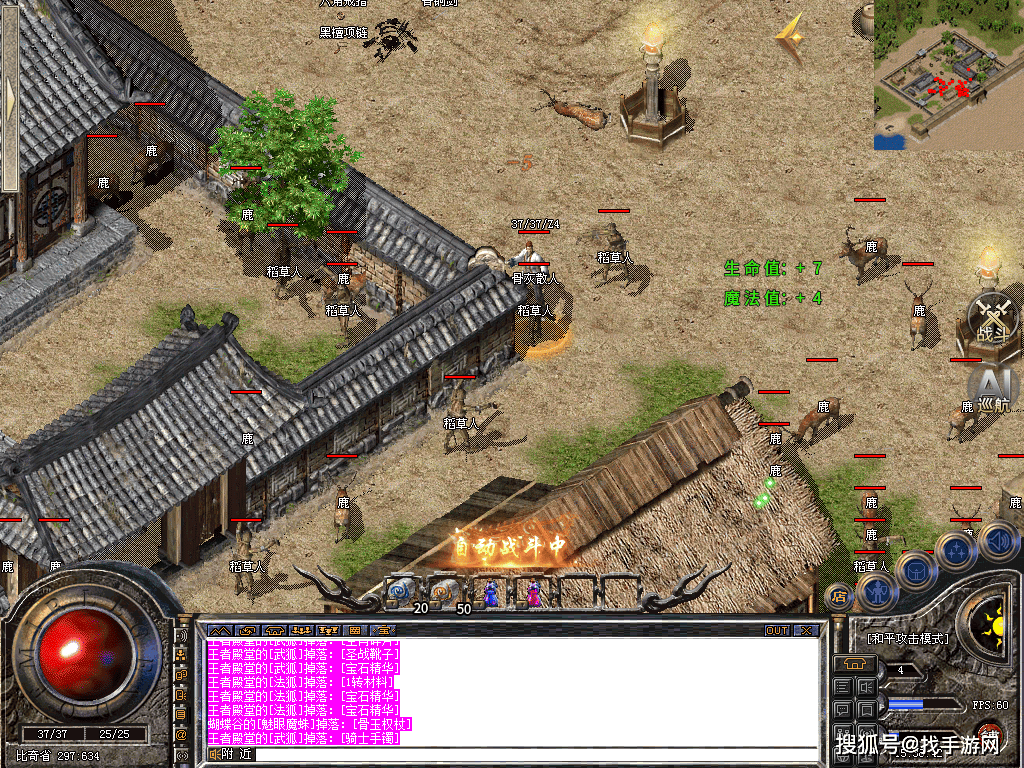Activate the AI 巡航 auto-patrol button
Image resolution: width=1024 pixels, height=768 pixels.
(993, 389)
